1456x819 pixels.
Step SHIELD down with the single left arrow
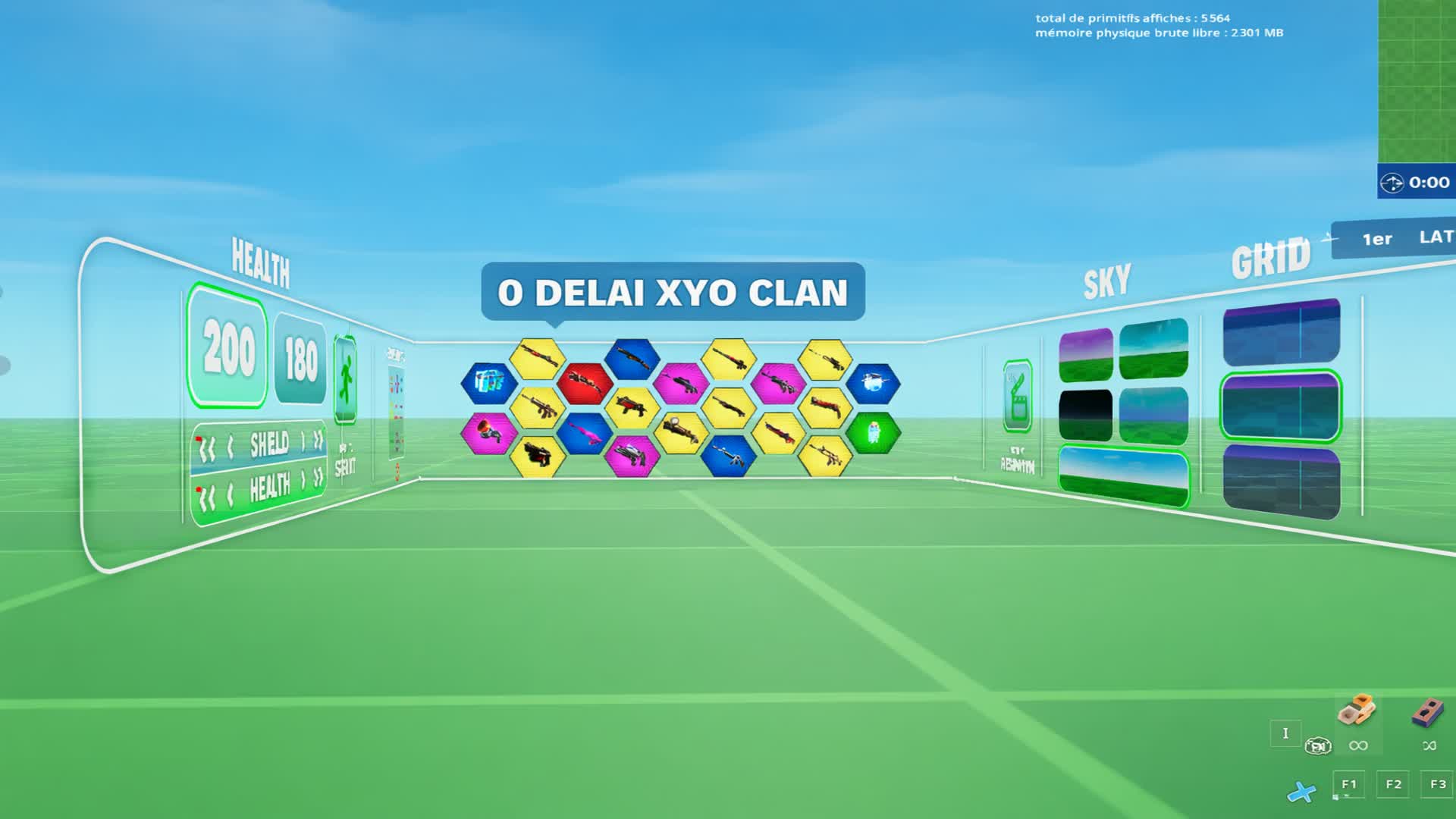point(230,446)
